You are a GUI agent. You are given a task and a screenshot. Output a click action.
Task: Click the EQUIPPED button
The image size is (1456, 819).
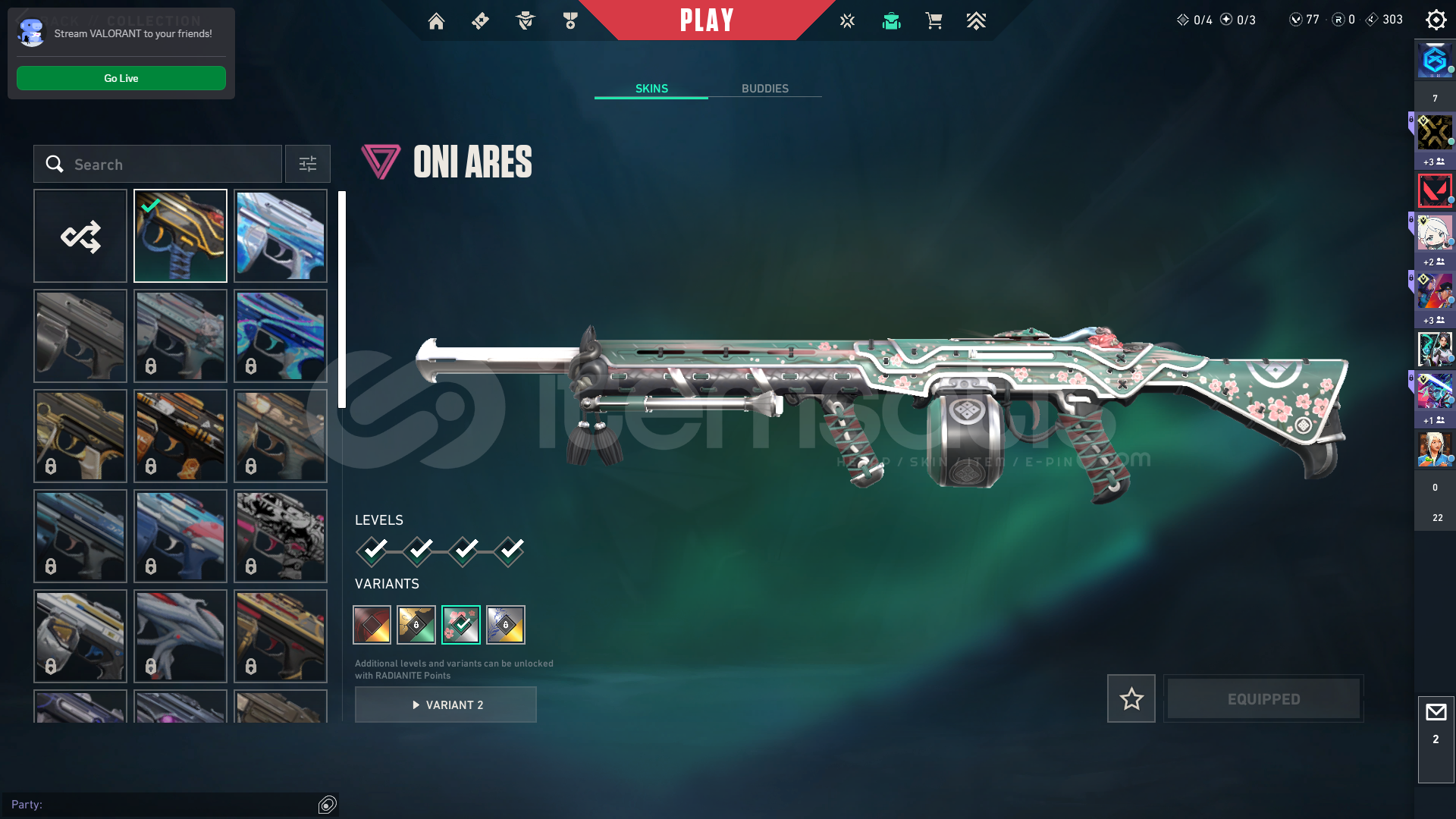tap(1263, 699)
